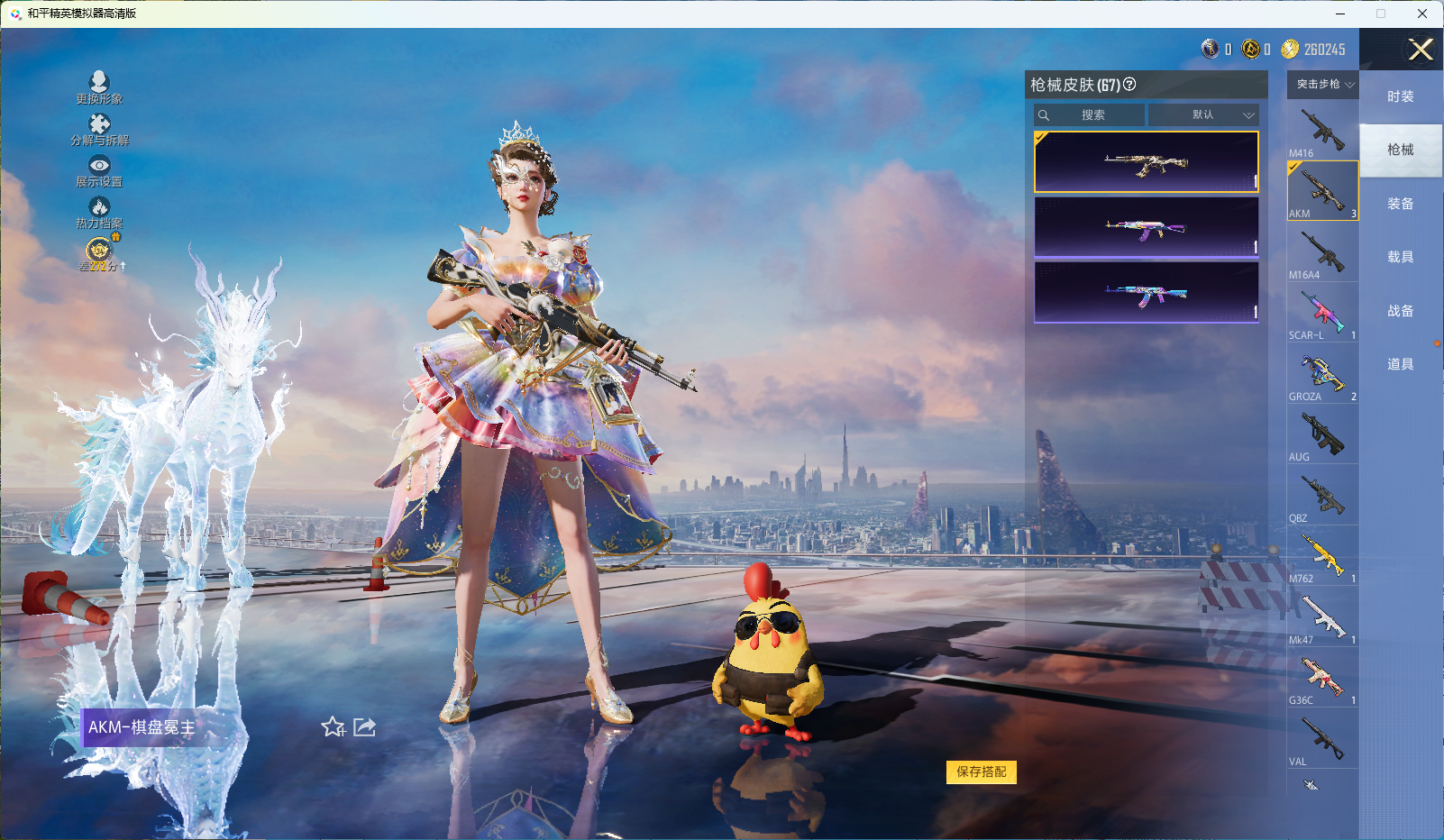Close the wardrobe with the X button
This screenshot has height=840, width=1444.
(x=1421, y=50)
